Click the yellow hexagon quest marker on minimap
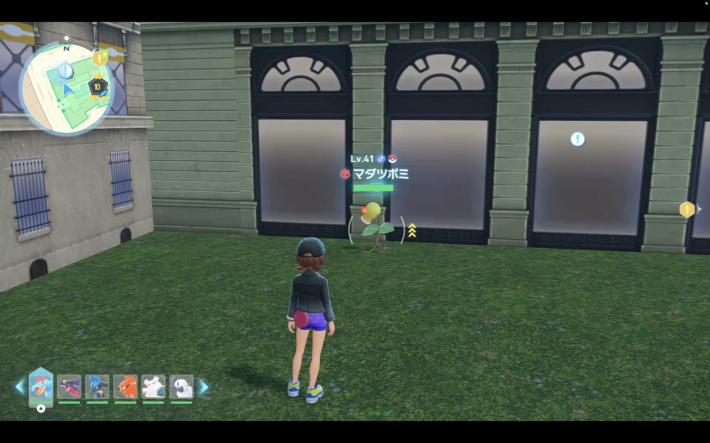Viewport: 710px width, 443px height. (100, 58)
